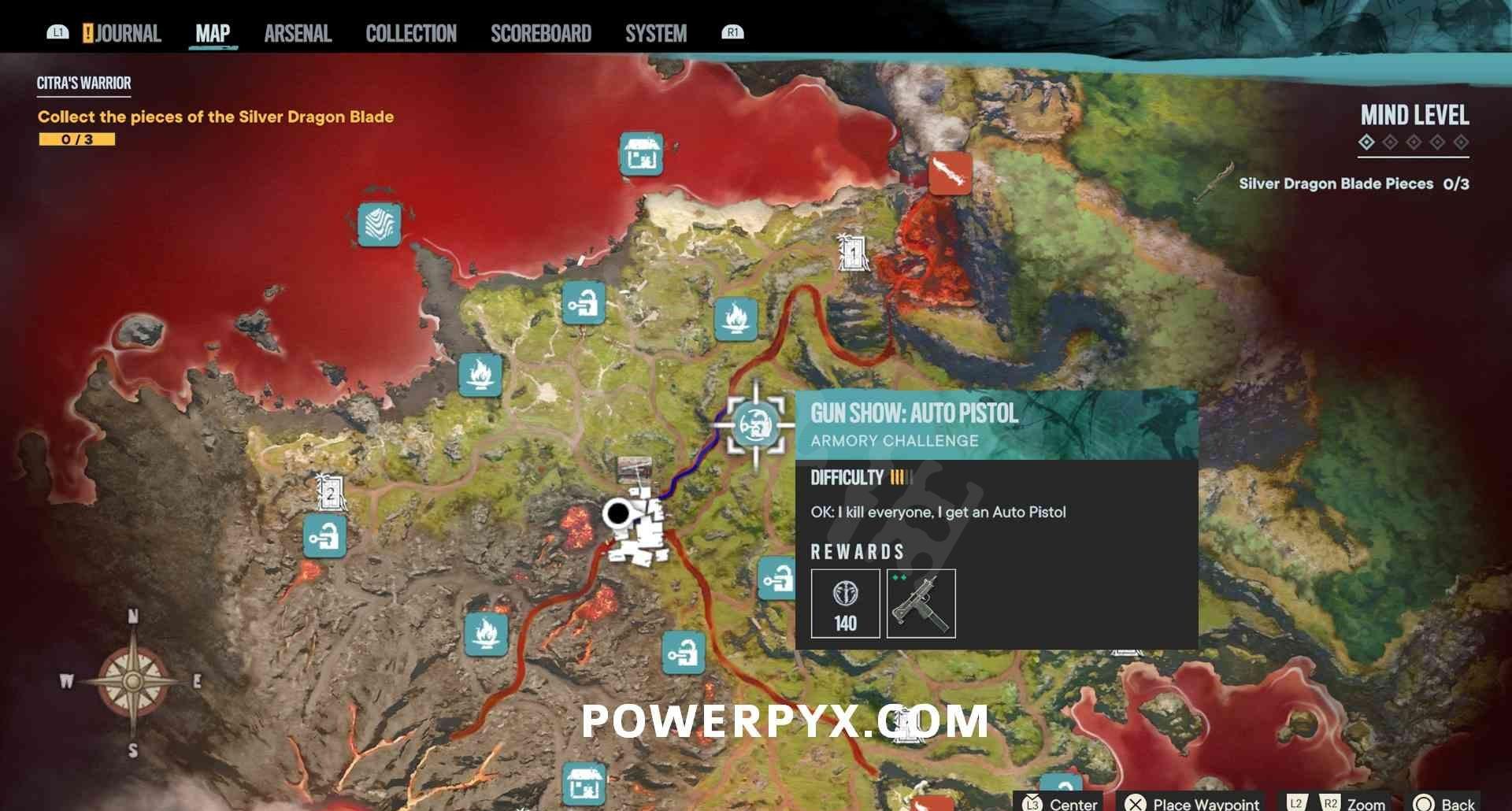The image size is (1512, 811).
Task: Select the teal workbench icon below the challenge
Action: pos(778,579)
